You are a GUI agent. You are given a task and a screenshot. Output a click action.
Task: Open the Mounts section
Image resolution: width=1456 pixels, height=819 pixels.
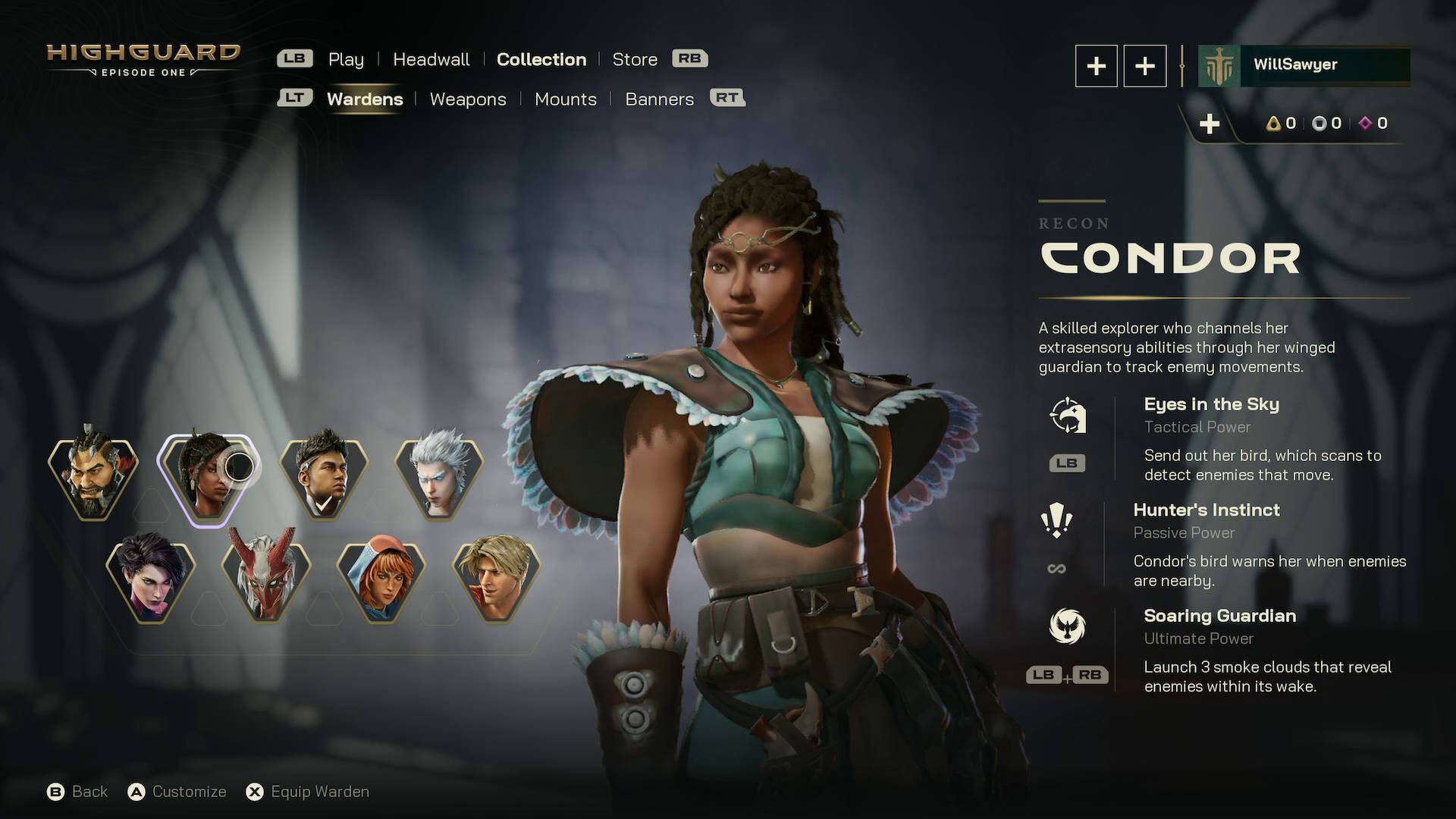coord(566,99)
